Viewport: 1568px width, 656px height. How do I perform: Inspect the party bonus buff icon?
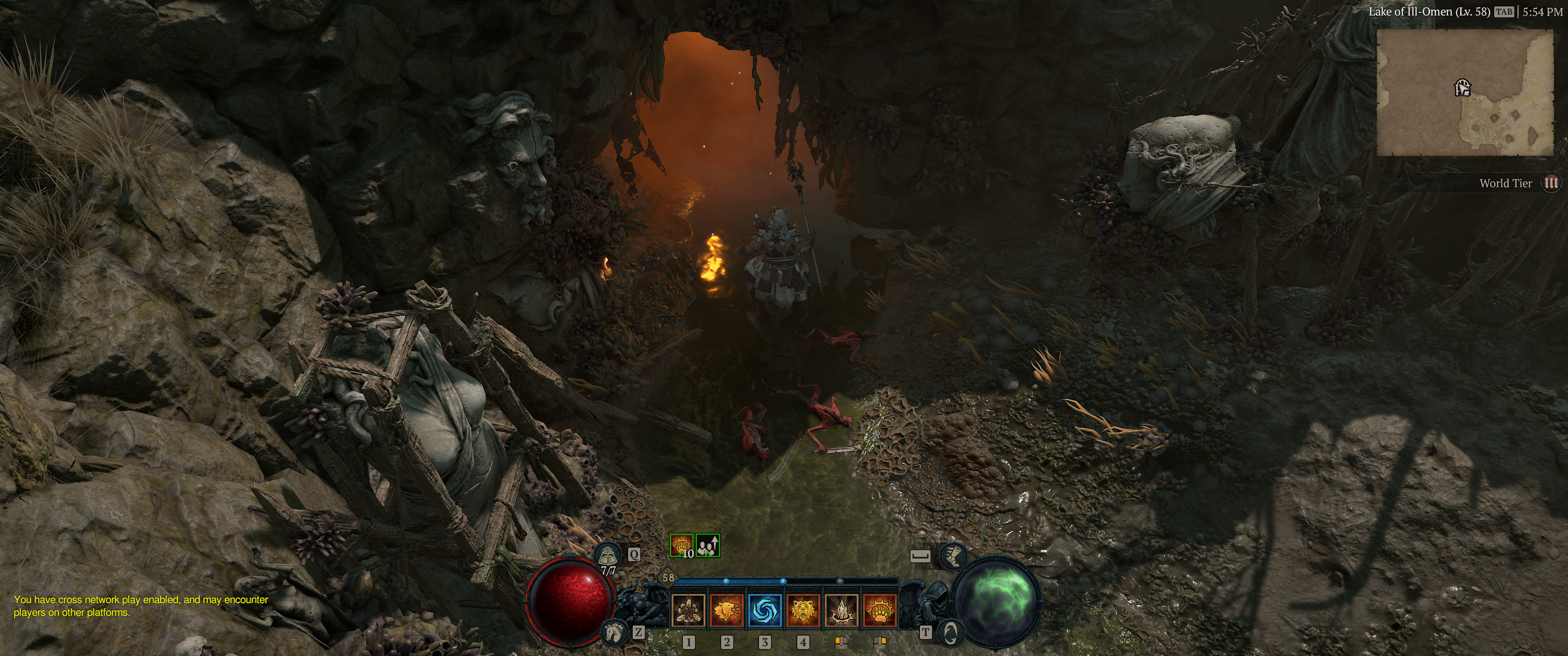tap(707, 546)
